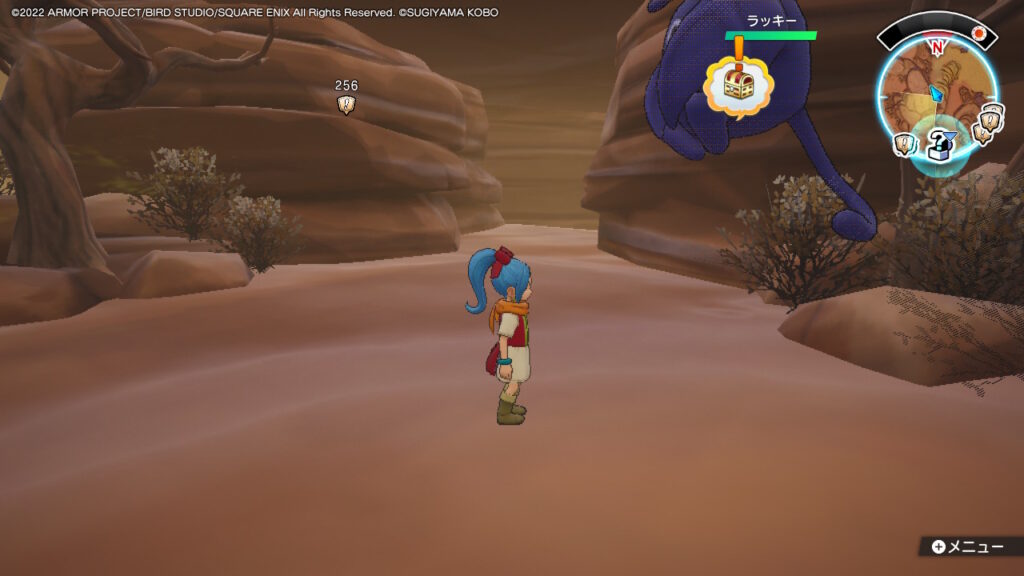Click the treasure chest alert bubble

pos(738,86)
